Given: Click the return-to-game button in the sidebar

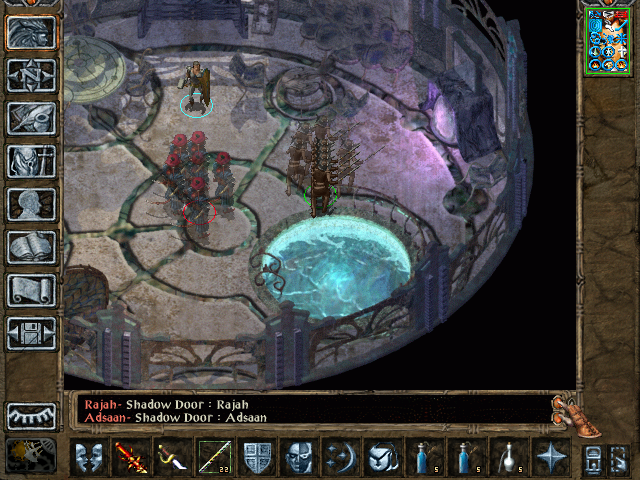Looking at the screenshot, I should point(31,31).
